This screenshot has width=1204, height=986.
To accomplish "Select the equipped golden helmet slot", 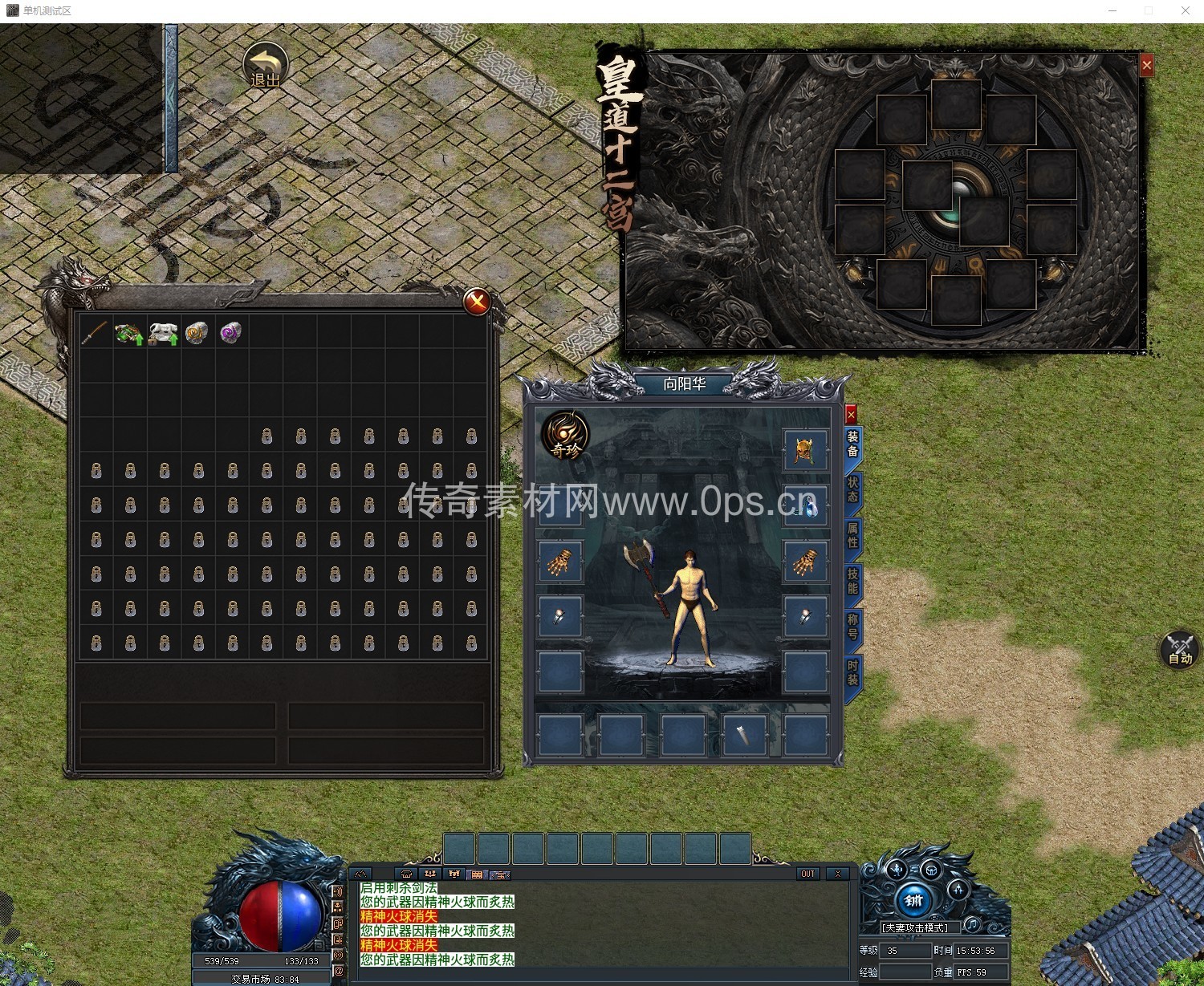I will (x=804, y=451).
